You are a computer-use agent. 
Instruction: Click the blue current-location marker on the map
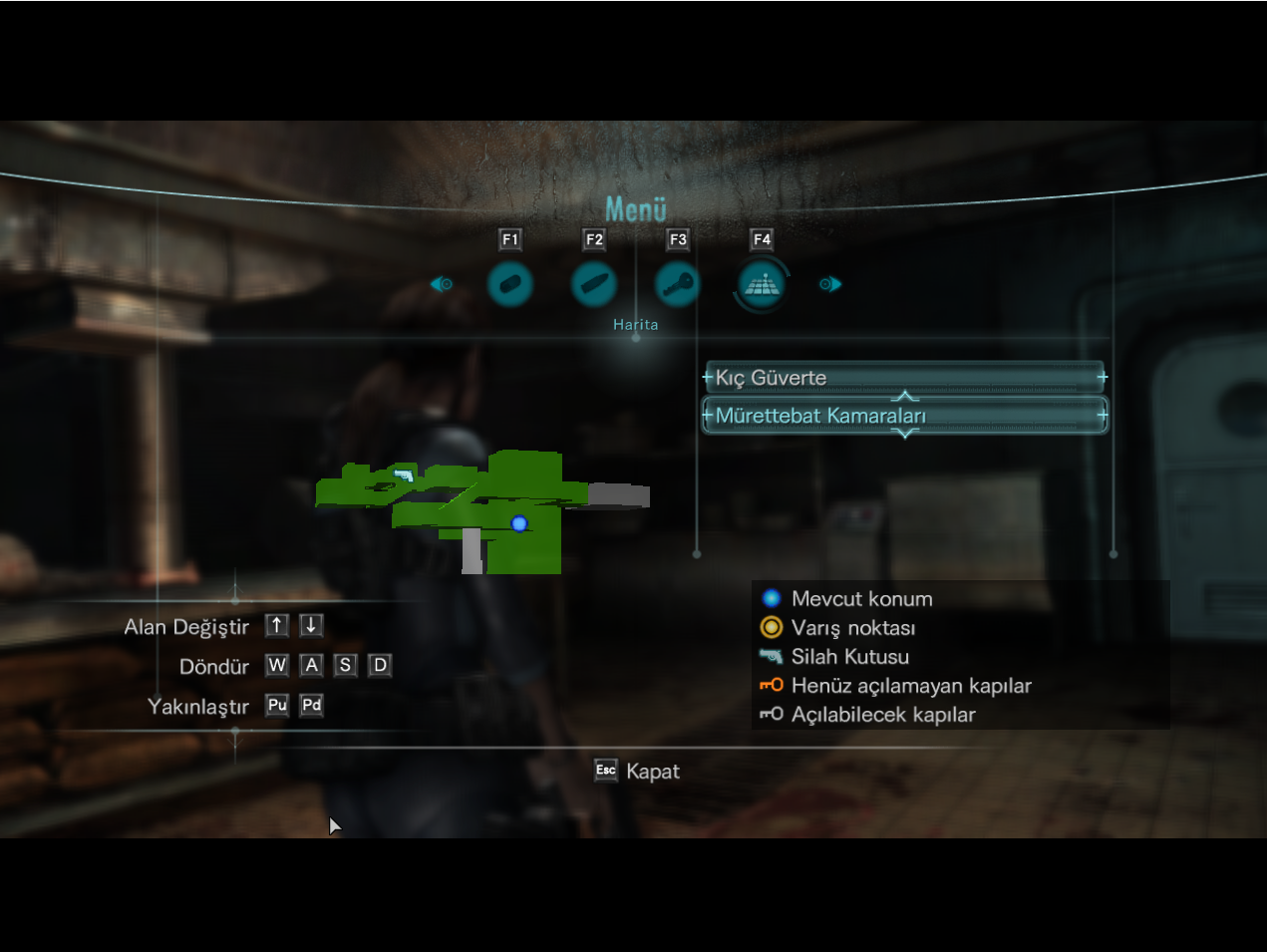518,523
